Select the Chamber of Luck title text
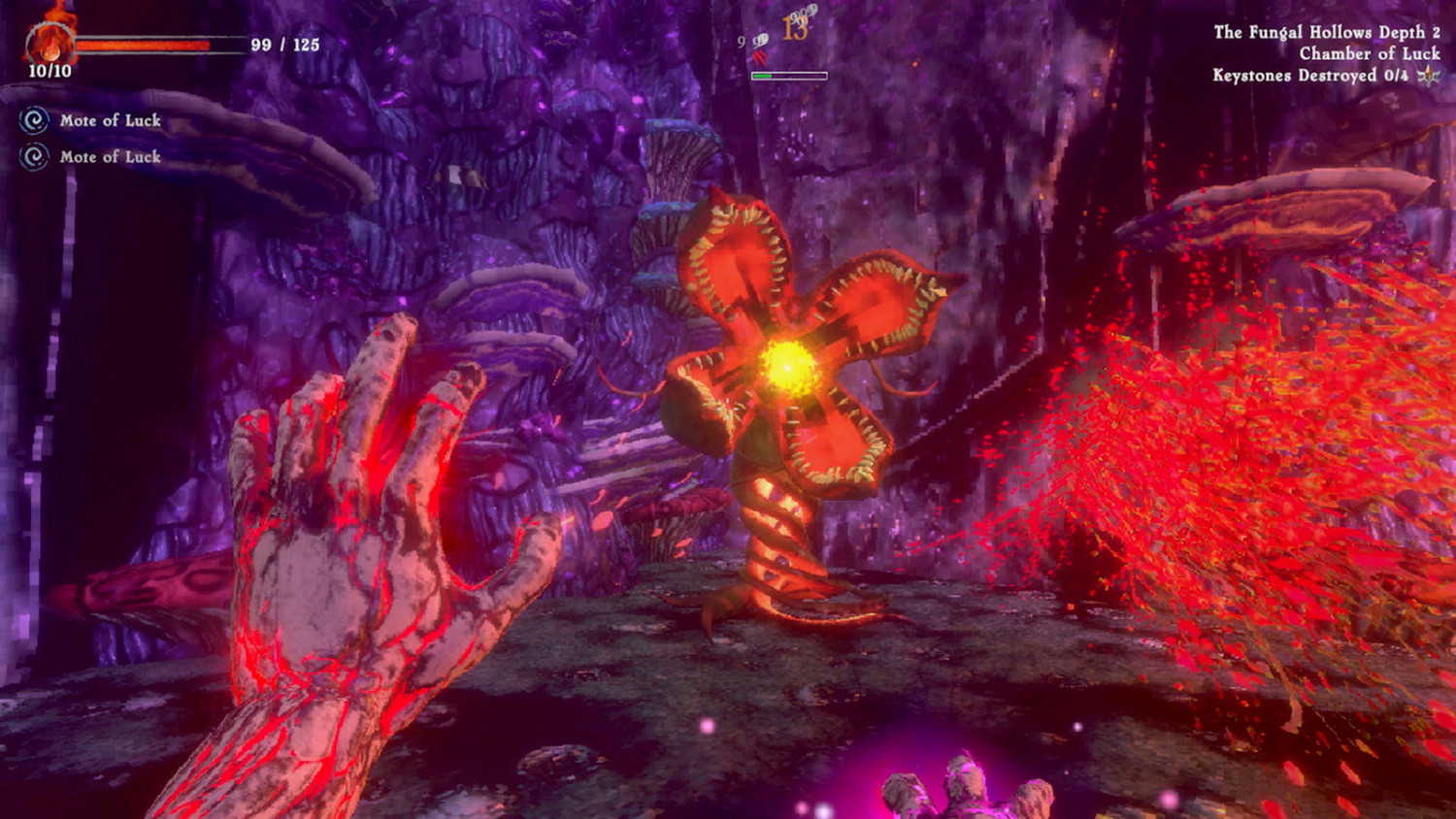 tap(1369, 55)
